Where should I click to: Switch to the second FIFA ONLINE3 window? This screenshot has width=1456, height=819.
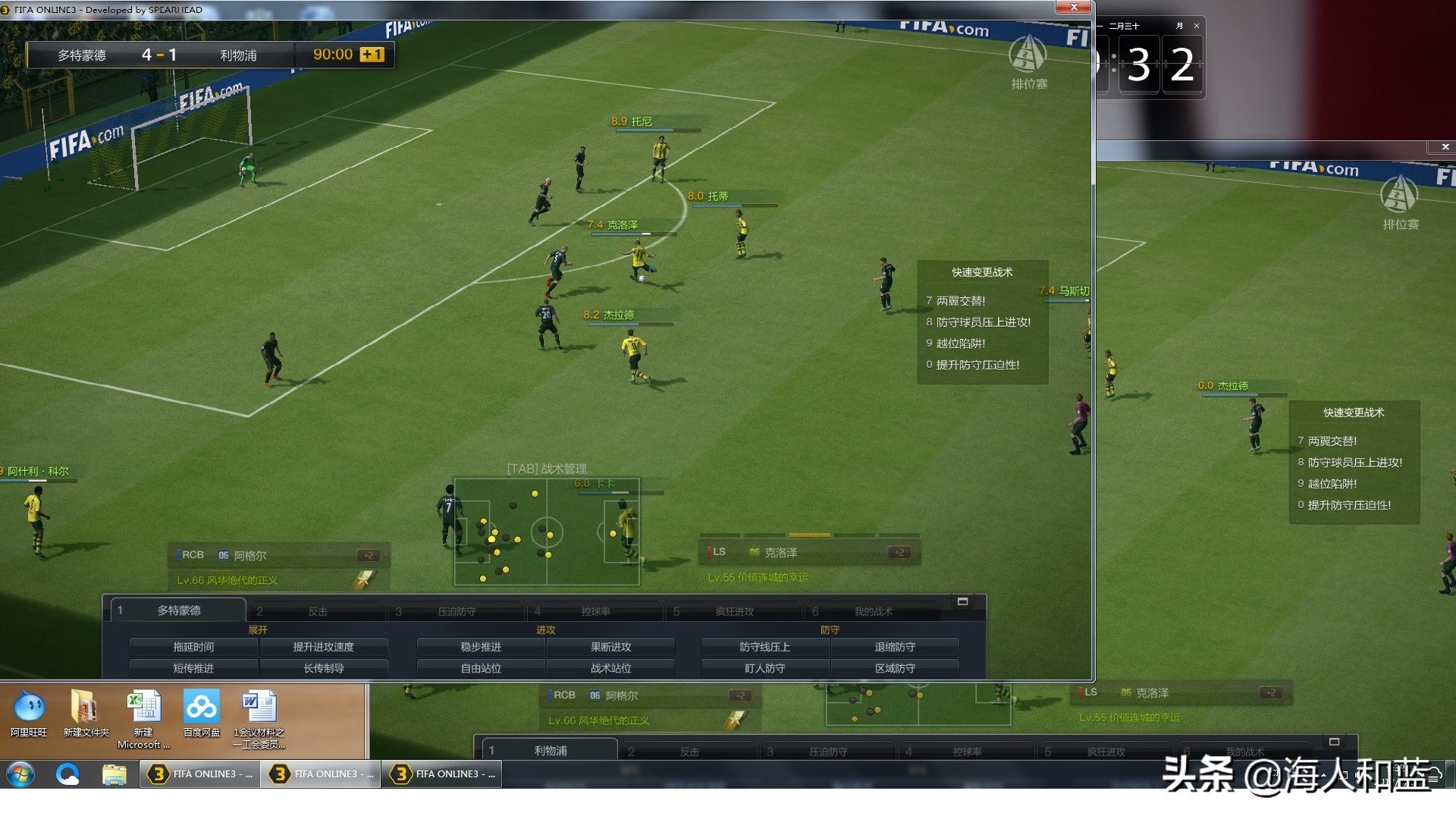[x=319, y=774]
